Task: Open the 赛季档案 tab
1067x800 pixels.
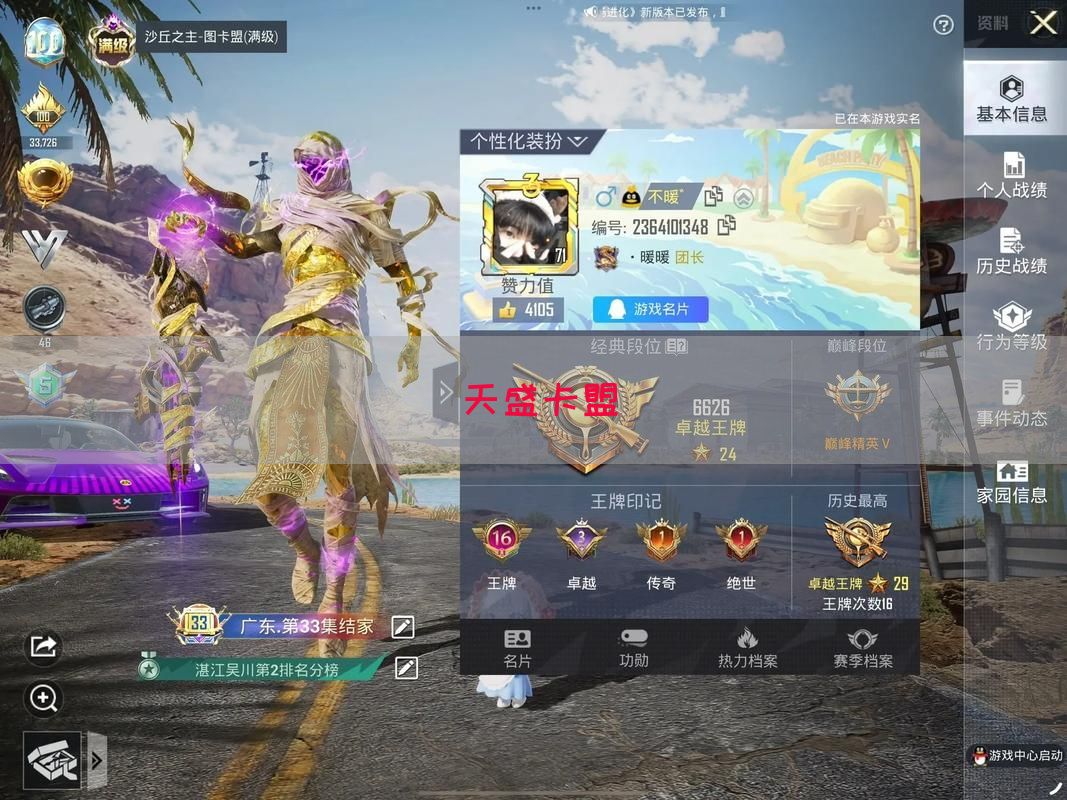Action: pyautogui.click(x=863, y=648)
